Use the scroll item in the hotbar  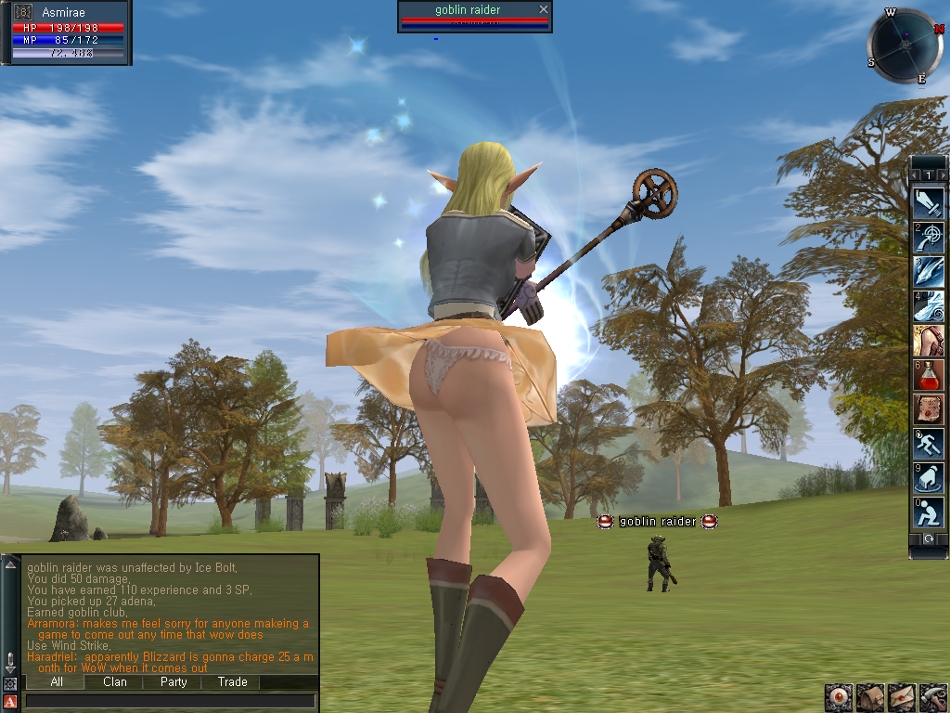tap(929, 409)
